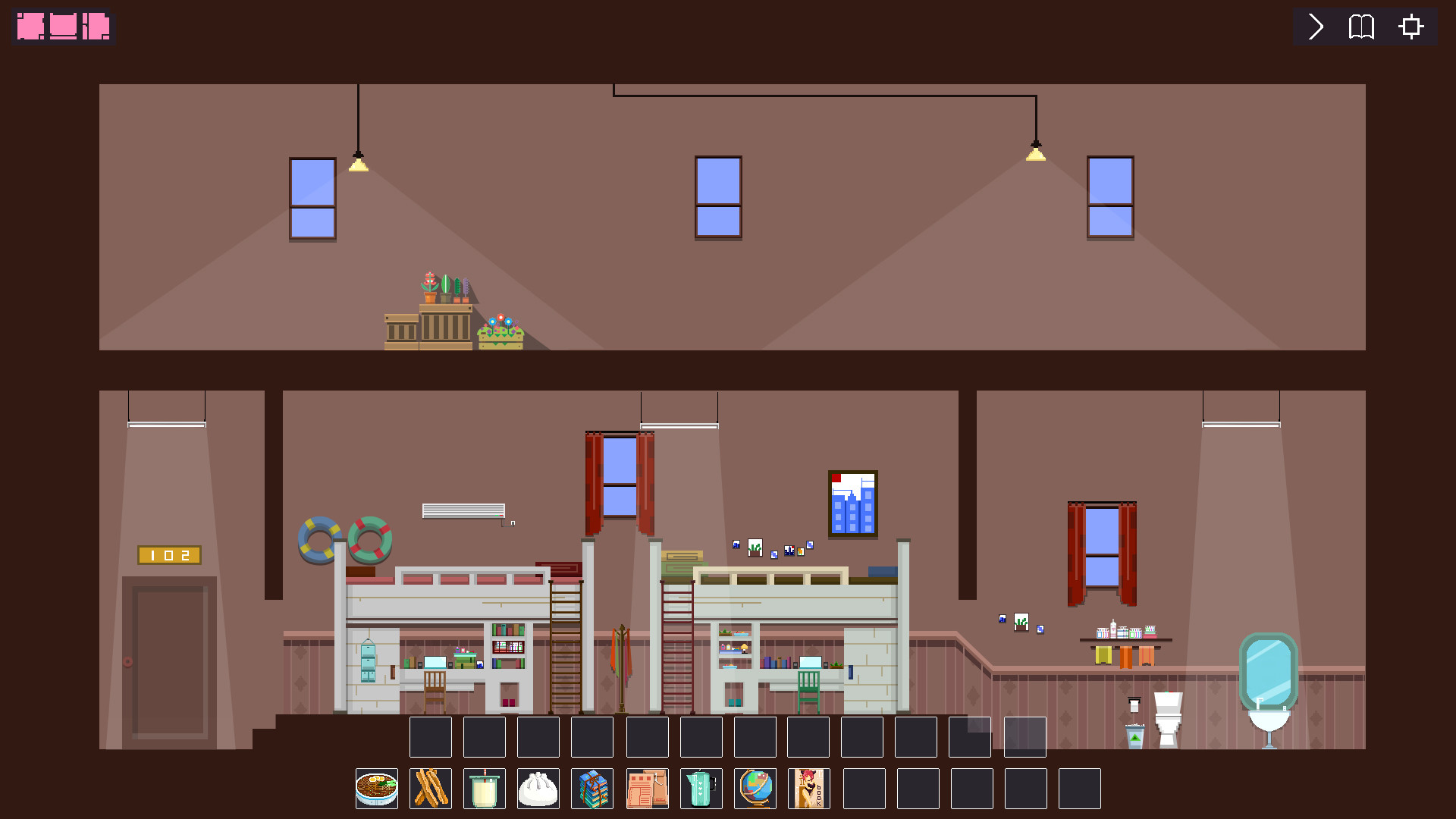Select the bundled stack of books
Screen dimensions: 1456x819
(592, 789)
